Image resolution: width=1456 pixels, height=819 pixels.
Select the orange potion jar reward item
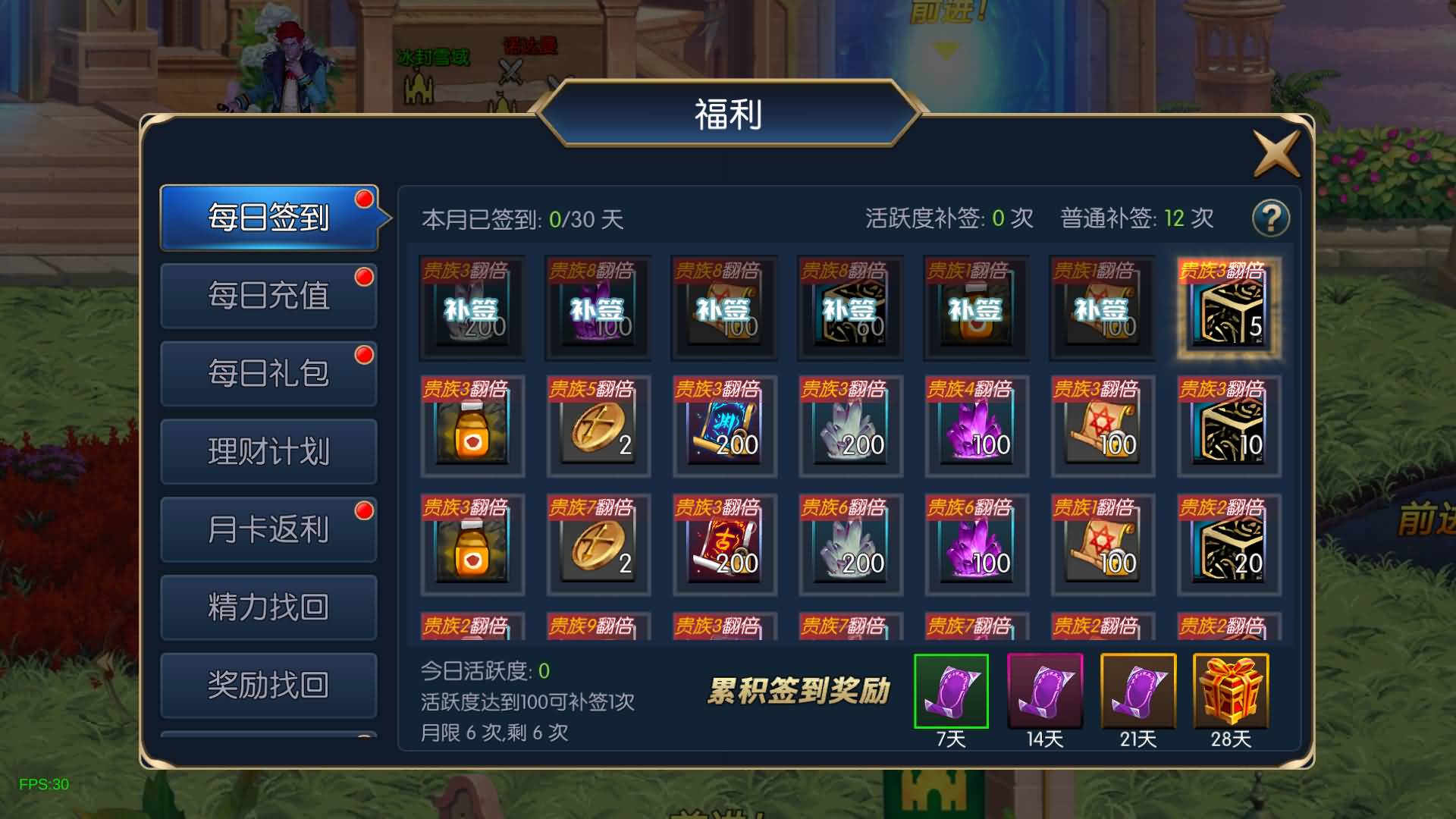click(x=472, y=428)
